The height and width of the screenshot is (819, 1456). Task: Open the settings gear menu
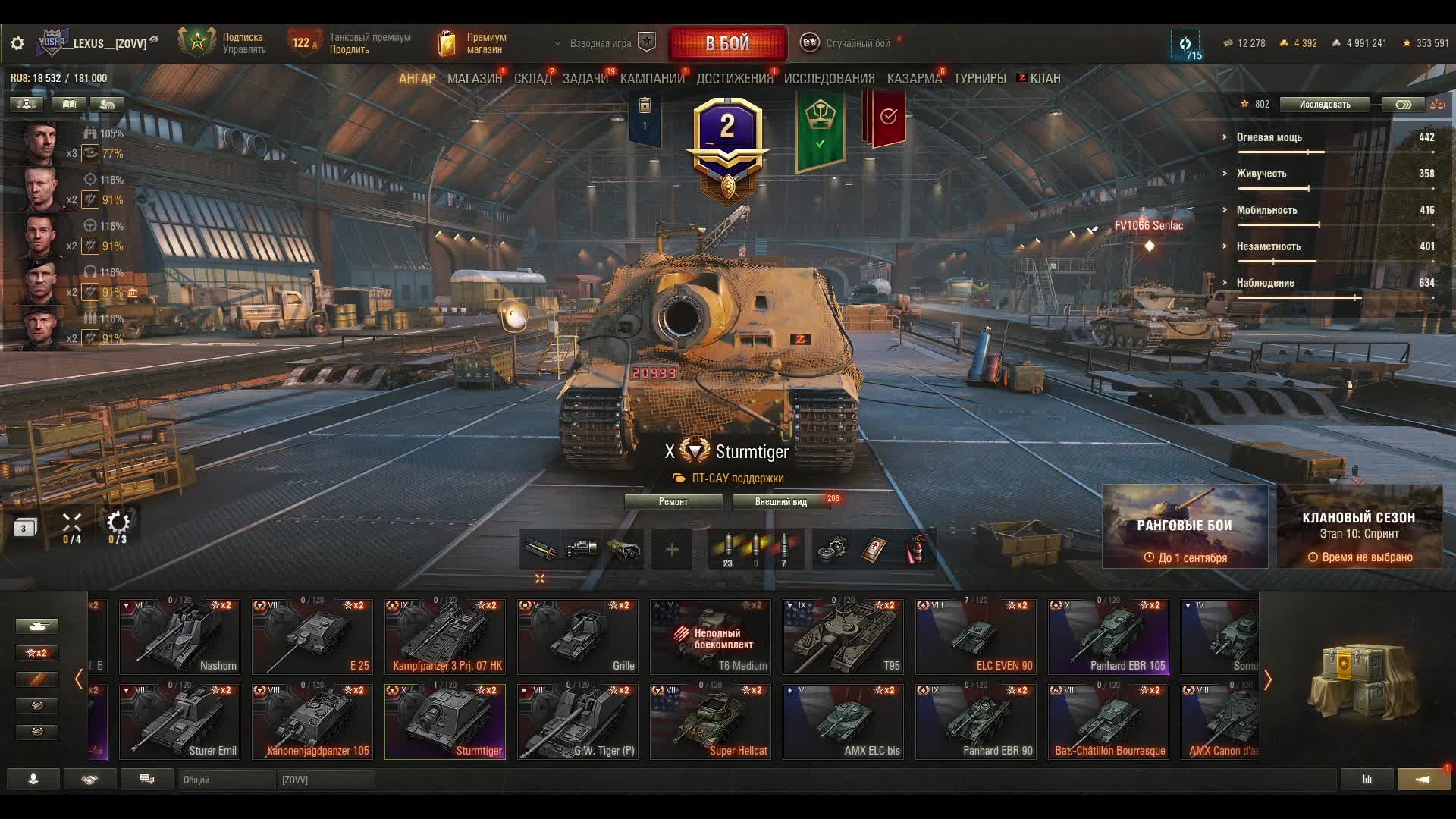[17, 43]
